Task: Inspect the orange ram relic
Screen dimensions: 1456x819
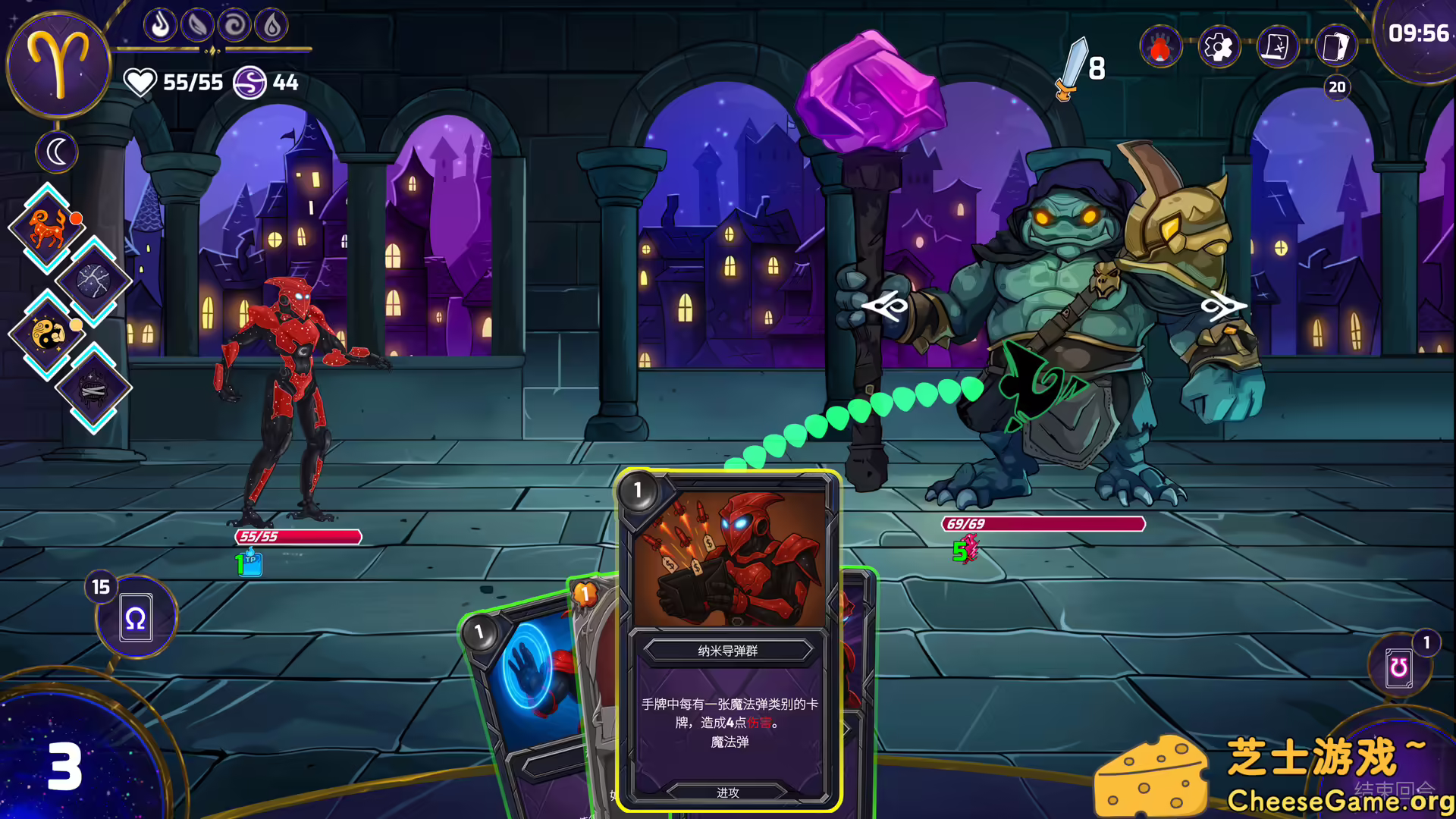Action: click(x=48, y=227)
